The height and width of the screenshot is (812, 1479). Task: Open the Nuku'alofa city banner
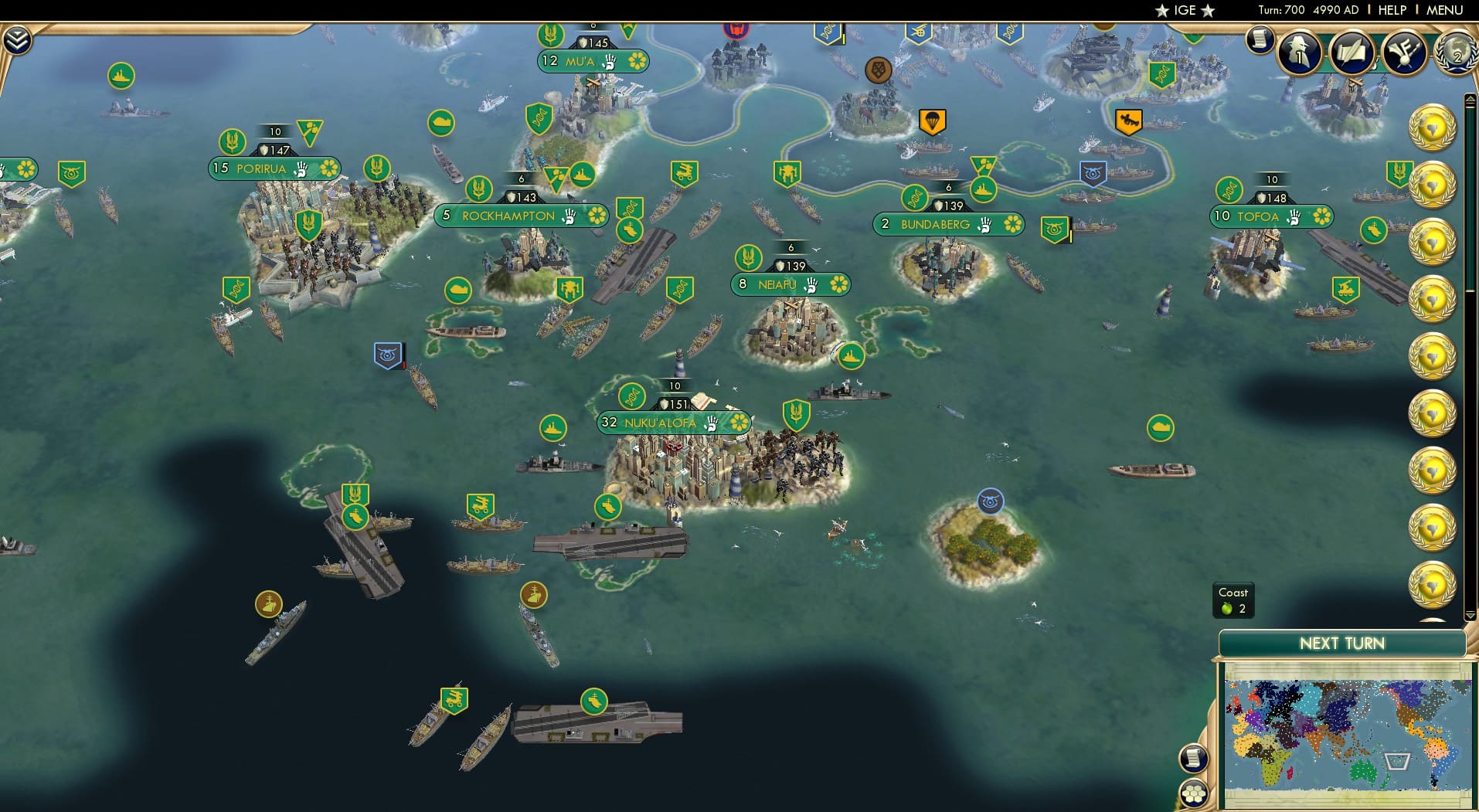[660, 423]
